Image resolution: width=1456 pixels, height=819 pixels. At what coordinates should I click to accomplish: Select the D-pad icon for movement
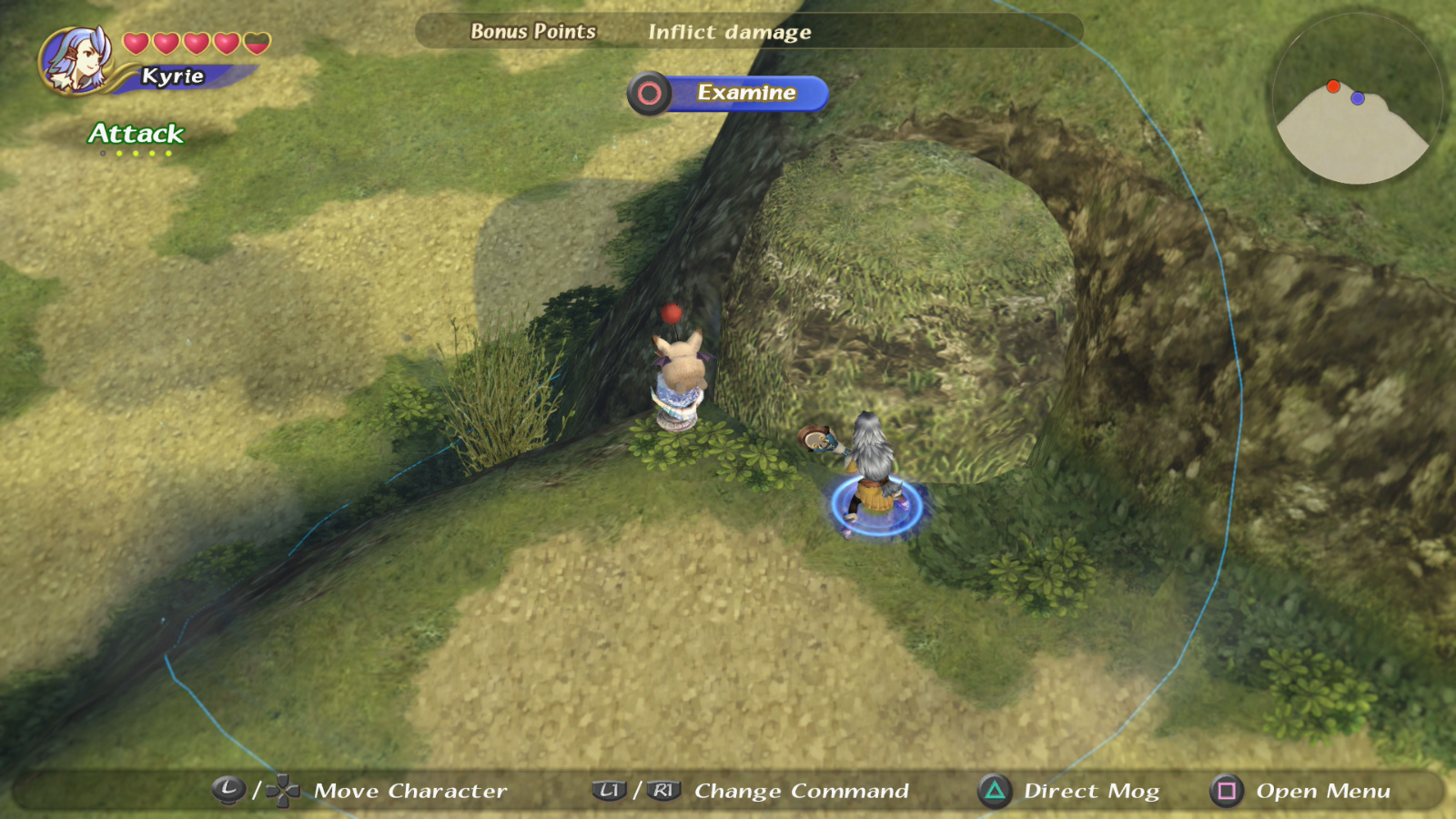coord(283,791)
